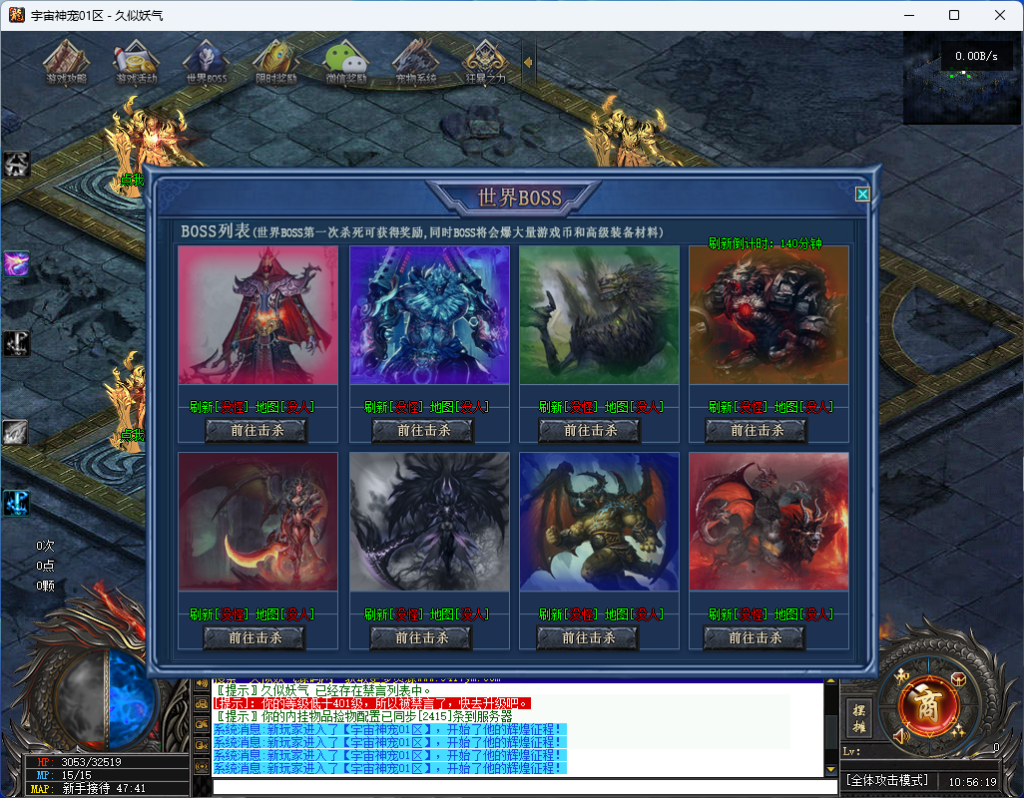Open the 宠物系统 pet system

[x=416, y=63]
